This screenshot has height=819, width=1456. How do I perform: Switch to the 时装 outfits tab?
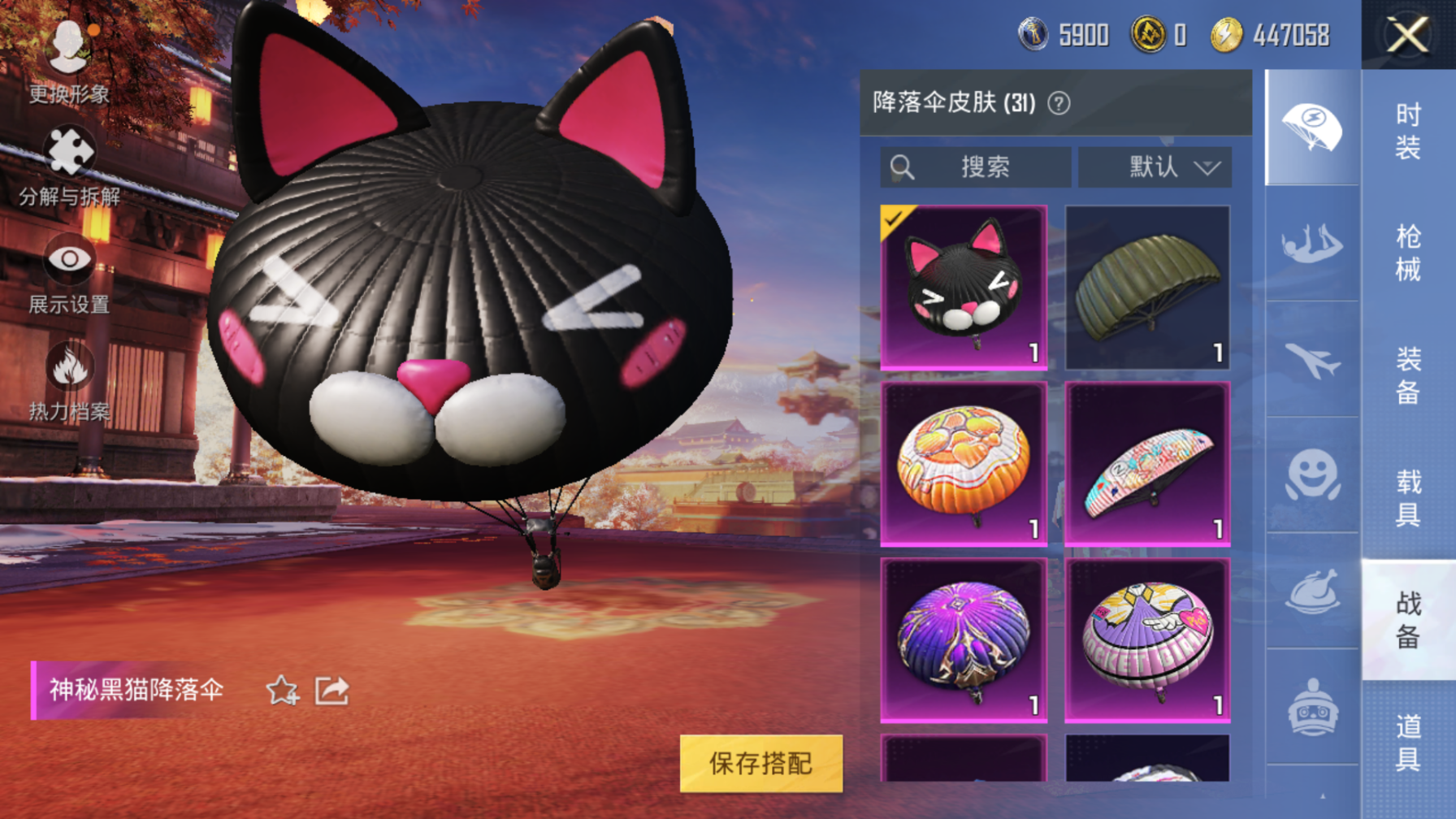click(1408, 131)
